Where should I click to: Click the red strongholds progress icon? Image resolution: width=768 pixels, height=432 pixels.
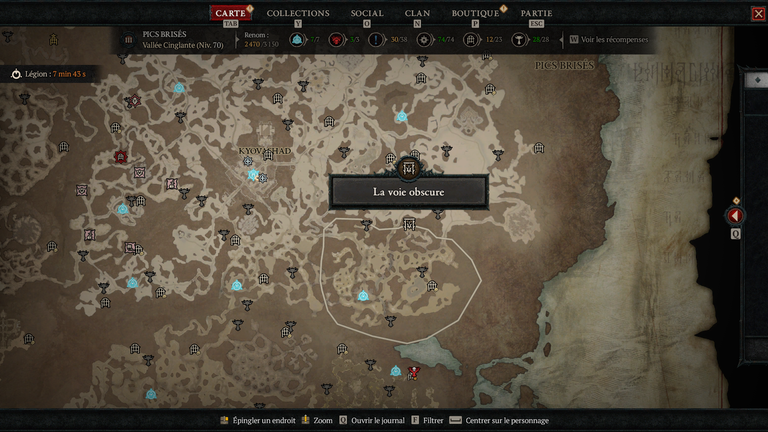[337, 40]
